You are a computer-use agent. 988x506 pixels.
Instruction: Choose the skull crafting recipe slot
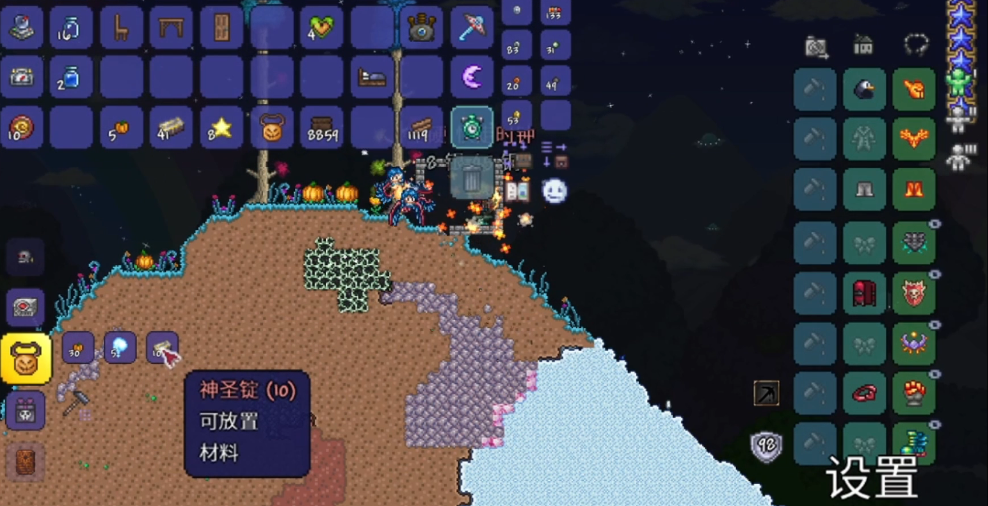point(26,257)
